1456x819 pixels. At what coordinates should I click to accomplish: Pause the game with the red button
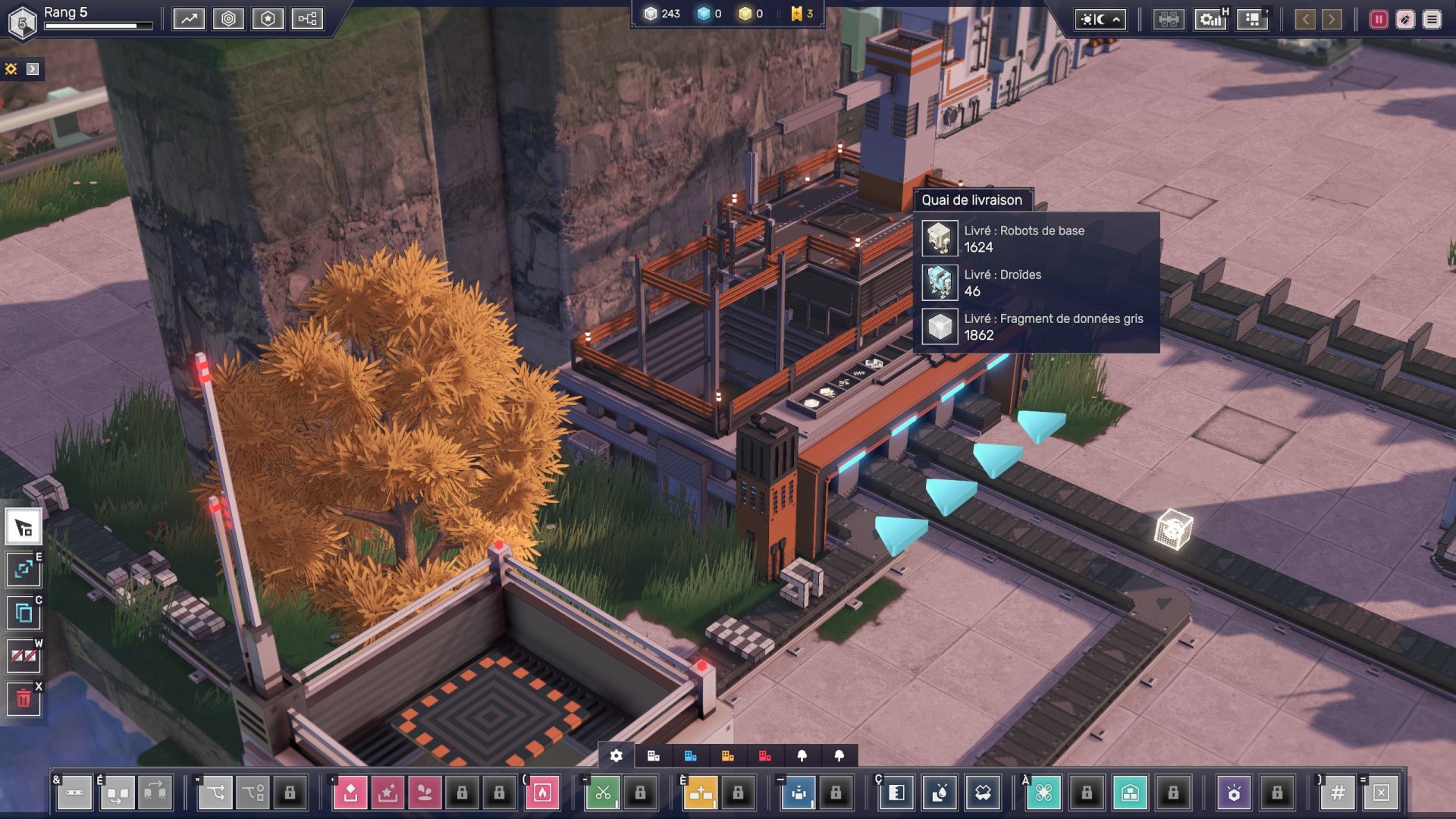point(1378,20)
